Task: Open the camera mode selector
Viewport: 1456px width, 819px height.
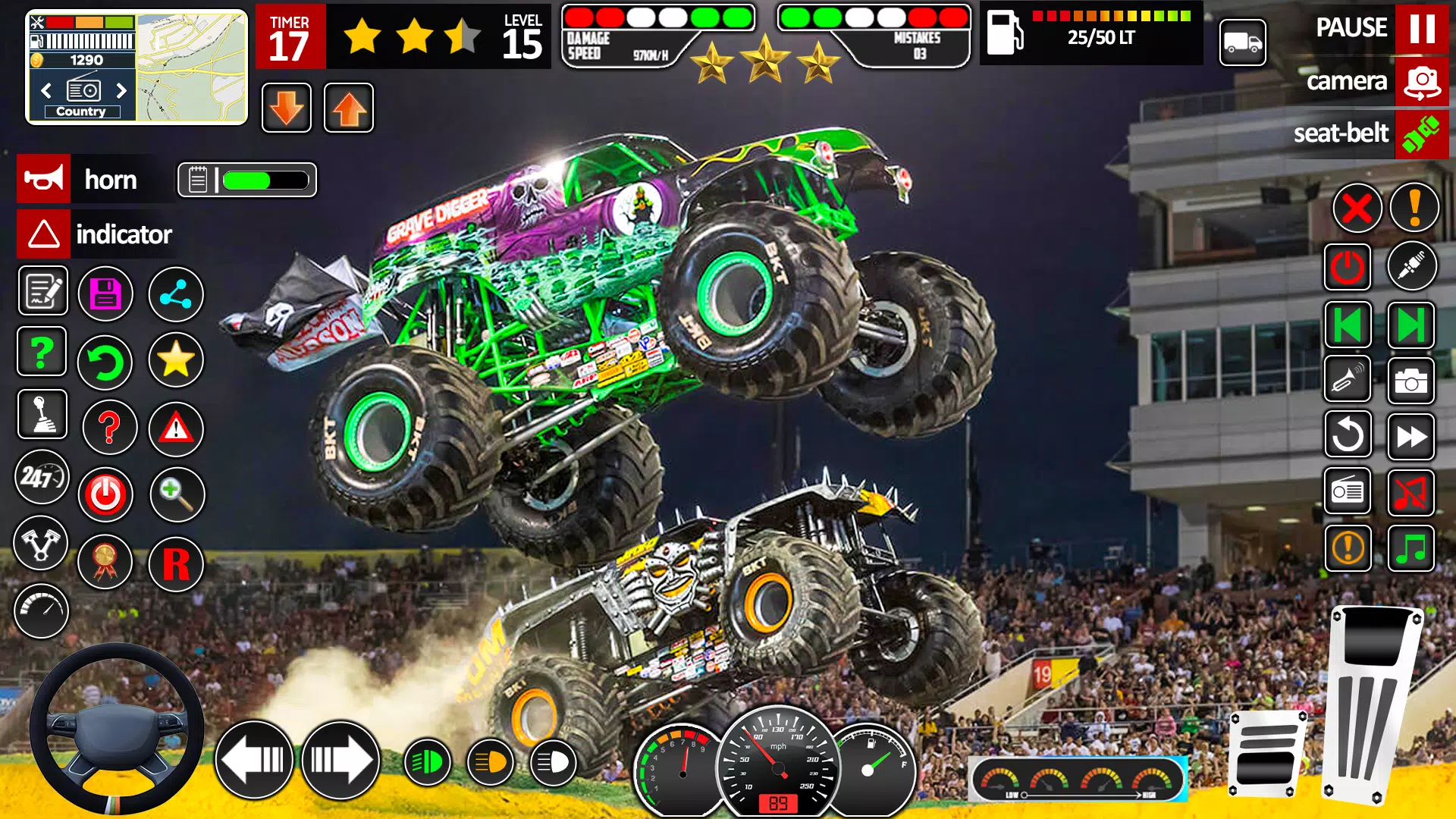Action: click(1420, 82)
